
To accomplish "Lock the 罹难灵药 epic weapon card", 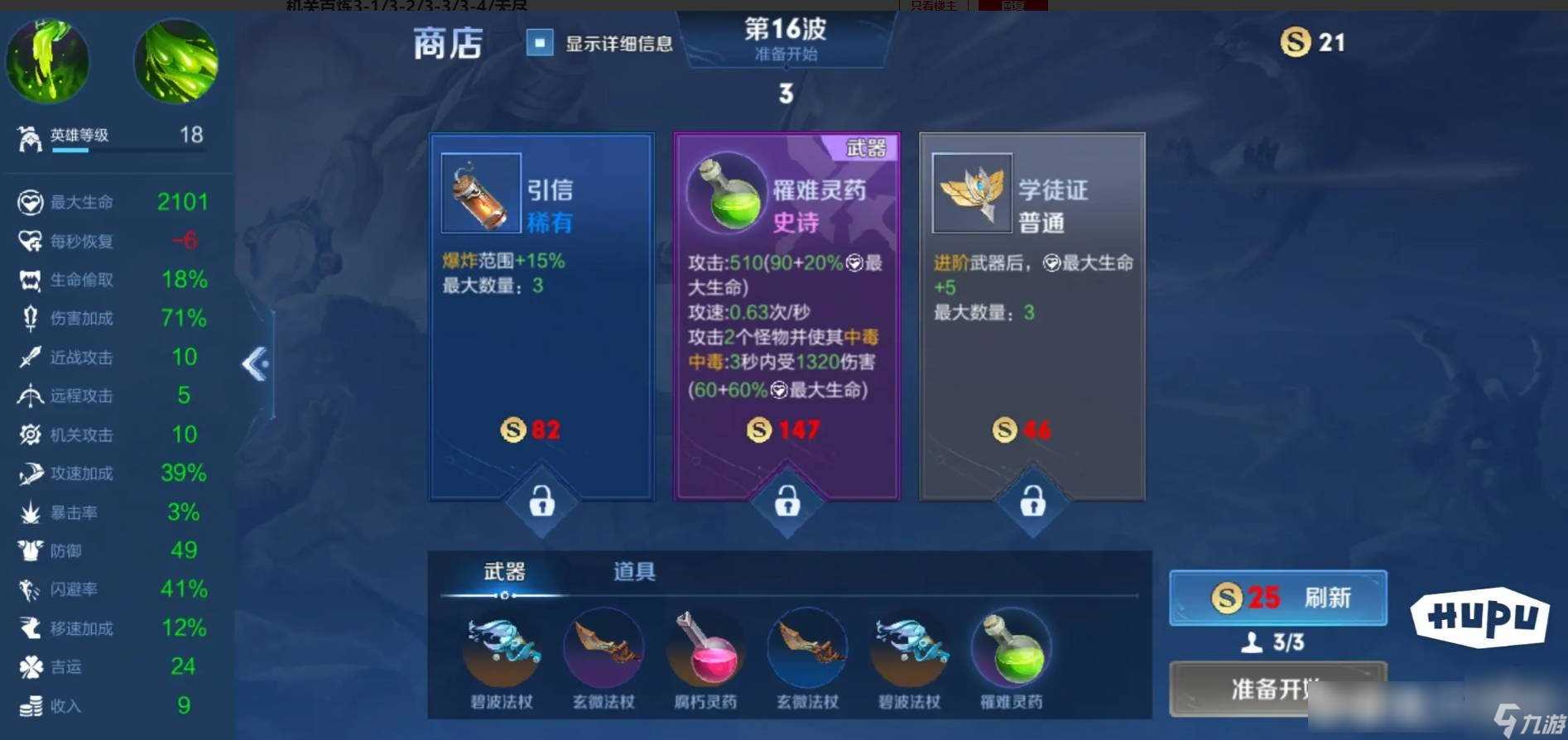I will pyautogui.click(x=786, y=502).
